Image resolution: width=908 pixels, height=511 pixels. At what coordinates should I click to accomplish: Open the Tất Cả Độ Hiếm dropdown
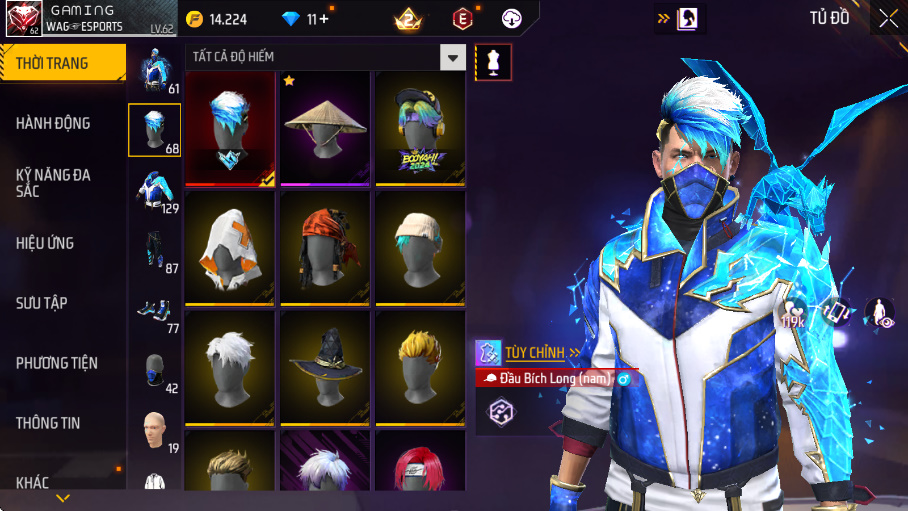454,57
